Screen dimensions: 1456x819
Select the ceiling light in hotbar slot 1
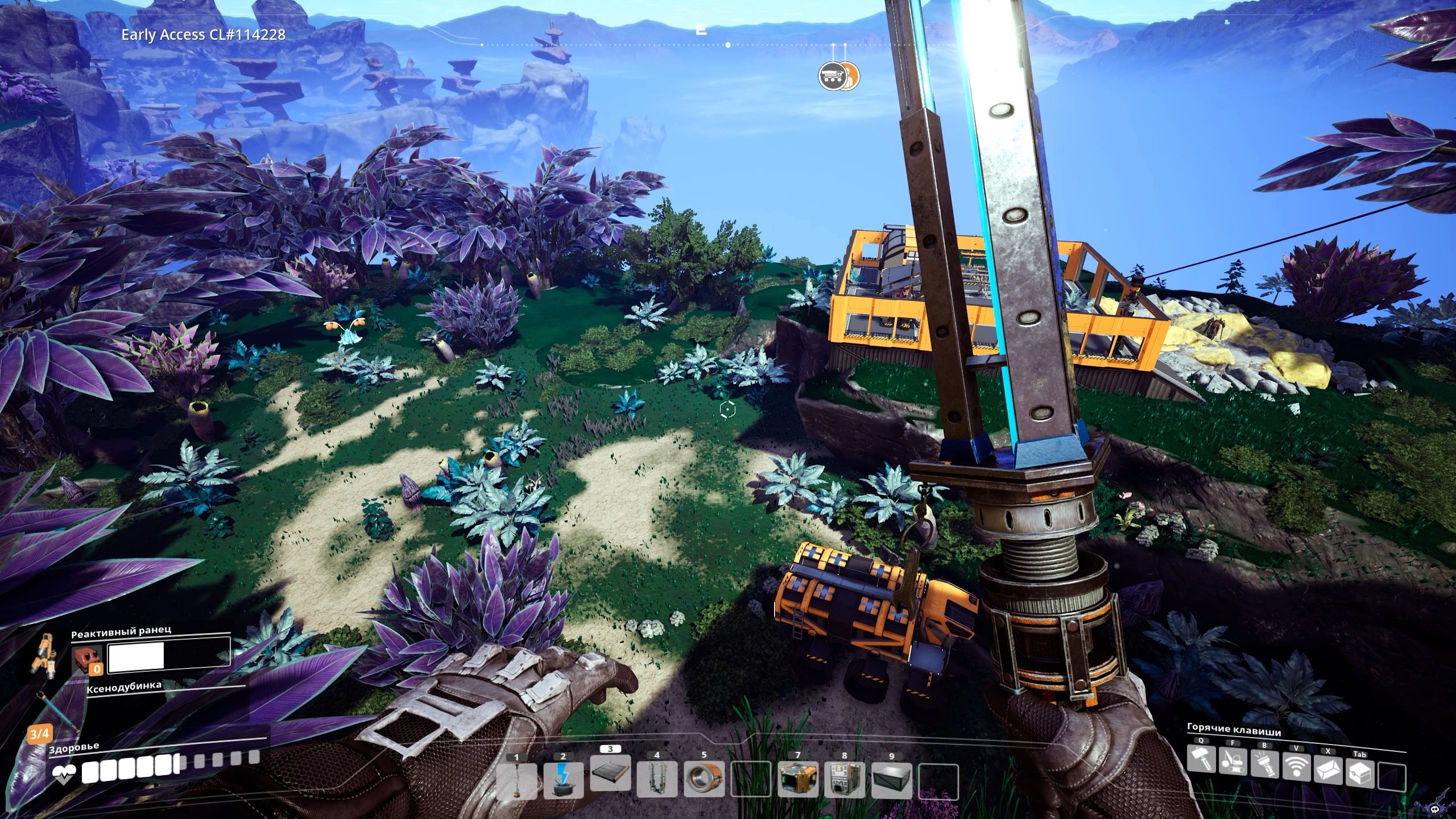pos(516,780)
